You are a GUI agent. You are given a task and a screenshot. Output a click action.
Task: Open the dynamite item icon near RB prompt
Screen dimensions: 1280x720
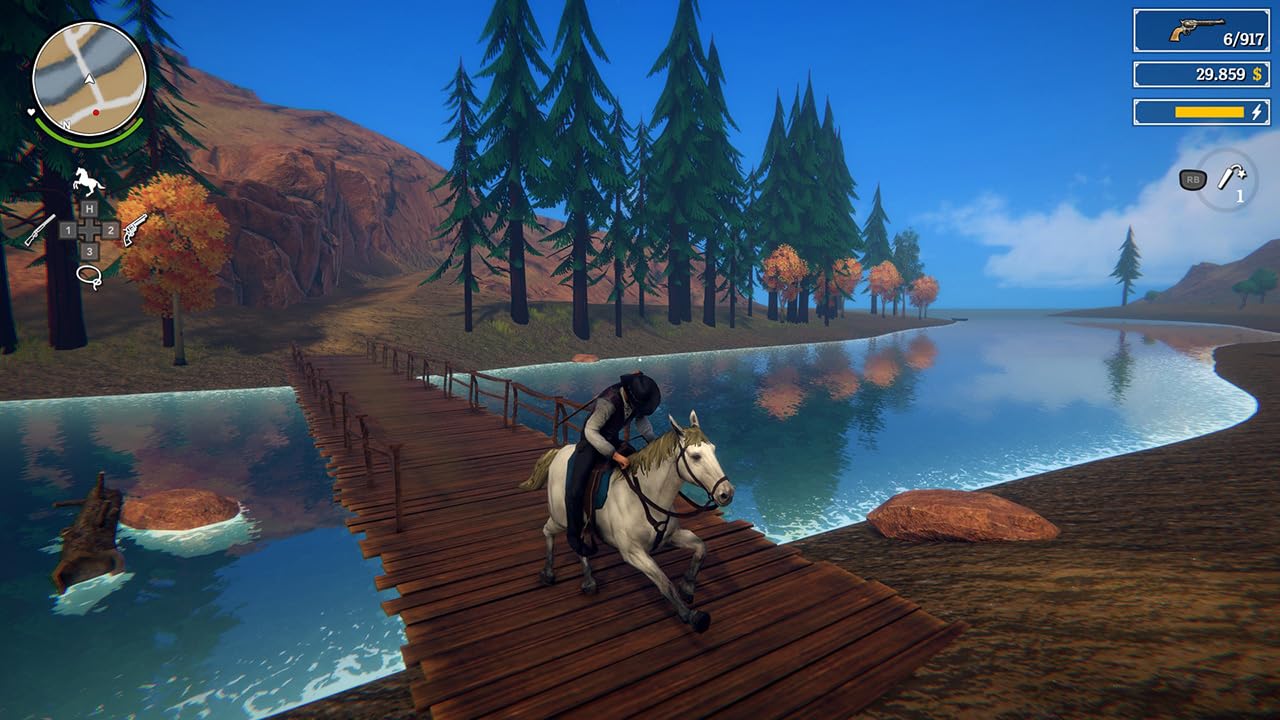[x=1231, y=177]
